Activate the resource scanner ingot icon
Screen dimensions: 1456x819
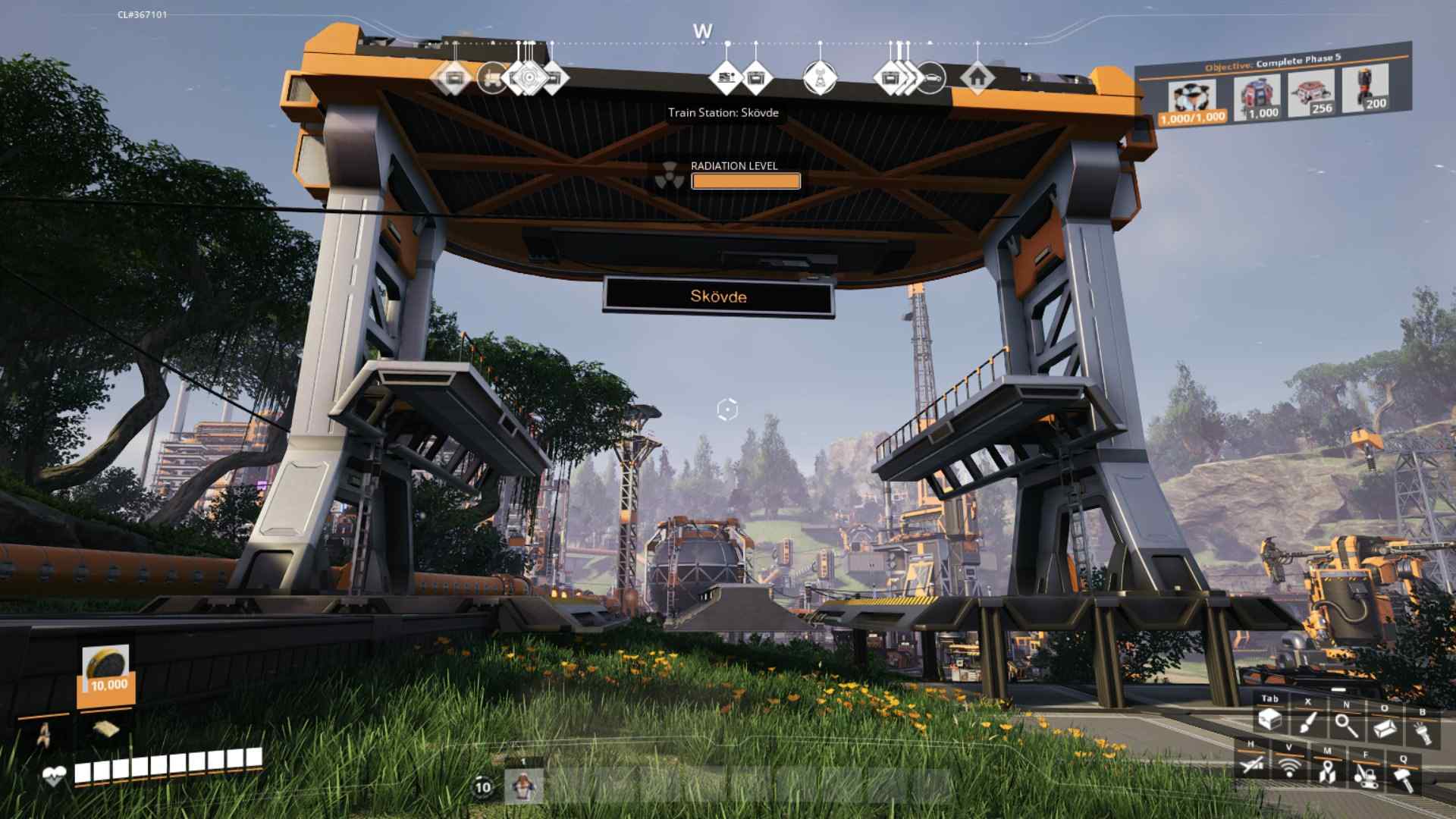click(x=1385, y=728)
